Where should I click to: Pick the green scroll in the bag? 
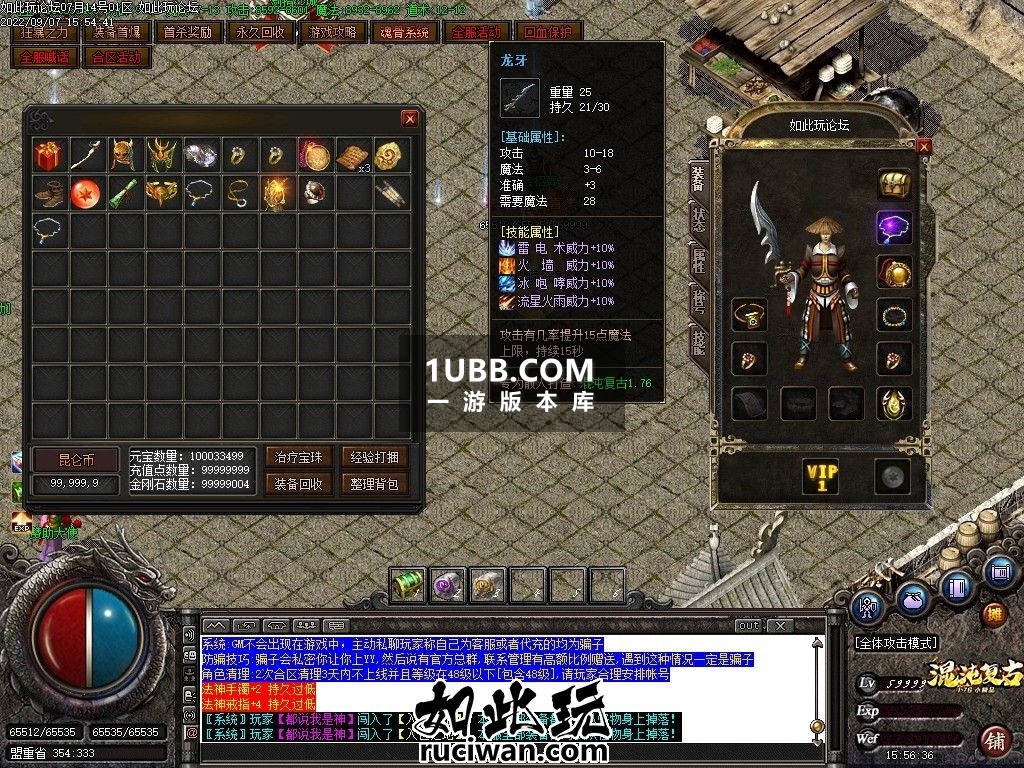tap(124, 194)
